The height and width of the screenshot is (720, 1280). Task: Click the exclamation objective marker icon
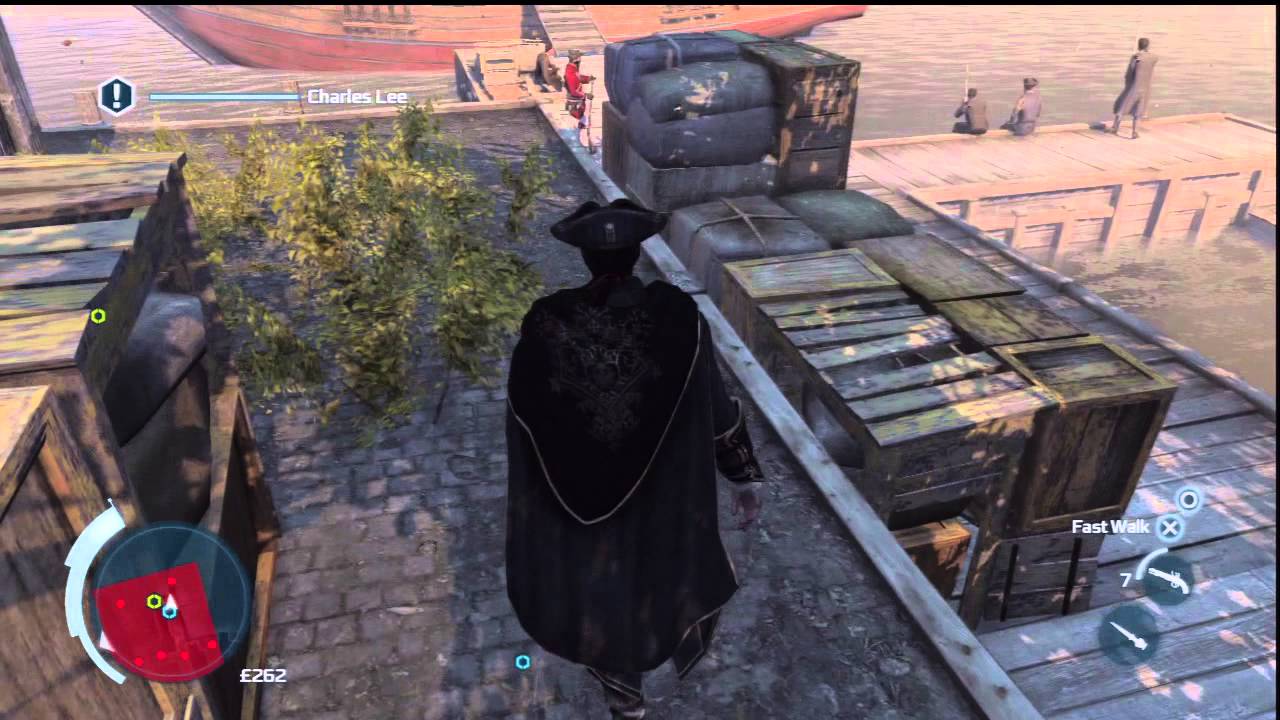(117, 97)
